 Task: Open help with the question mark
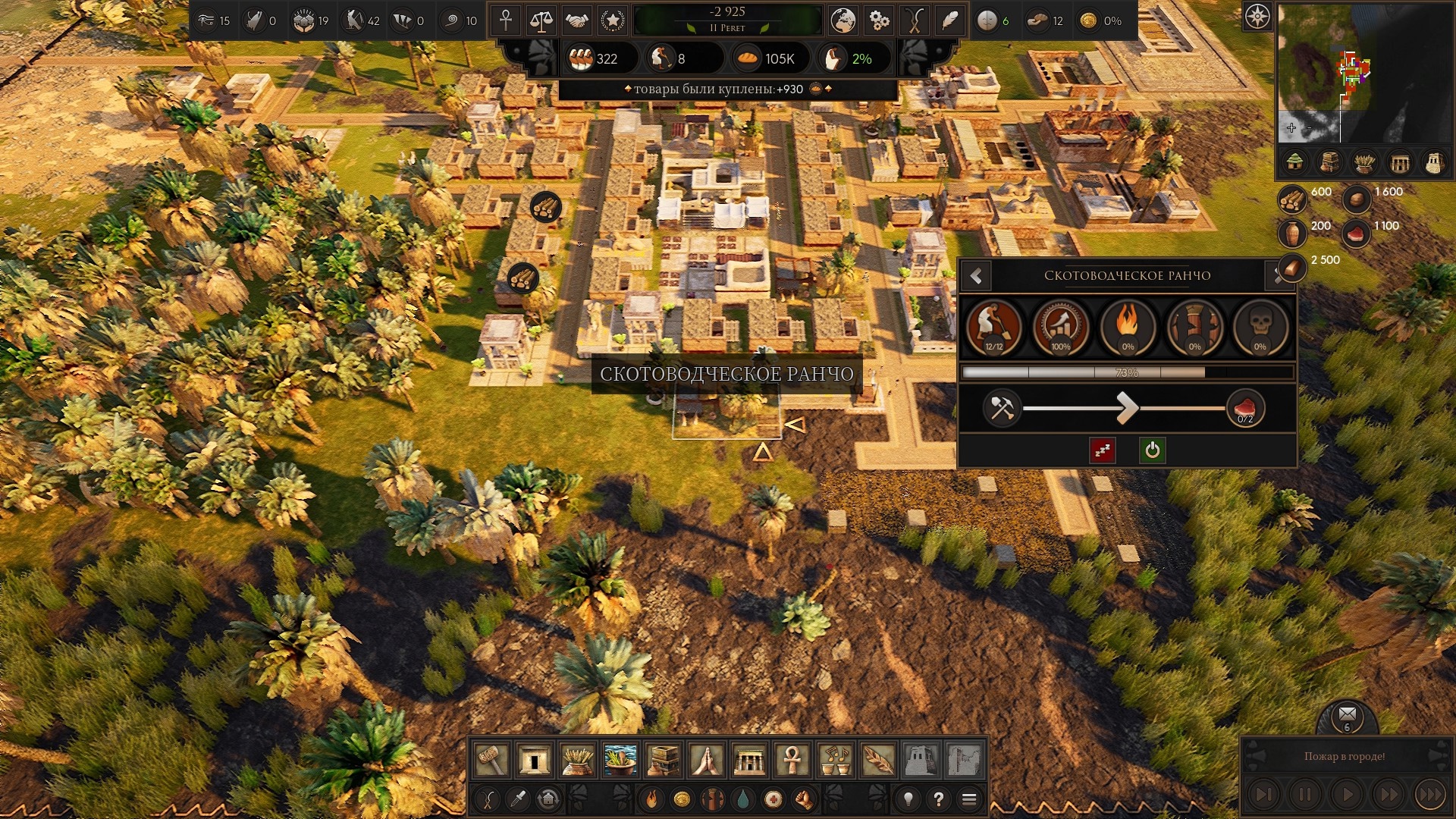(939, 799)
